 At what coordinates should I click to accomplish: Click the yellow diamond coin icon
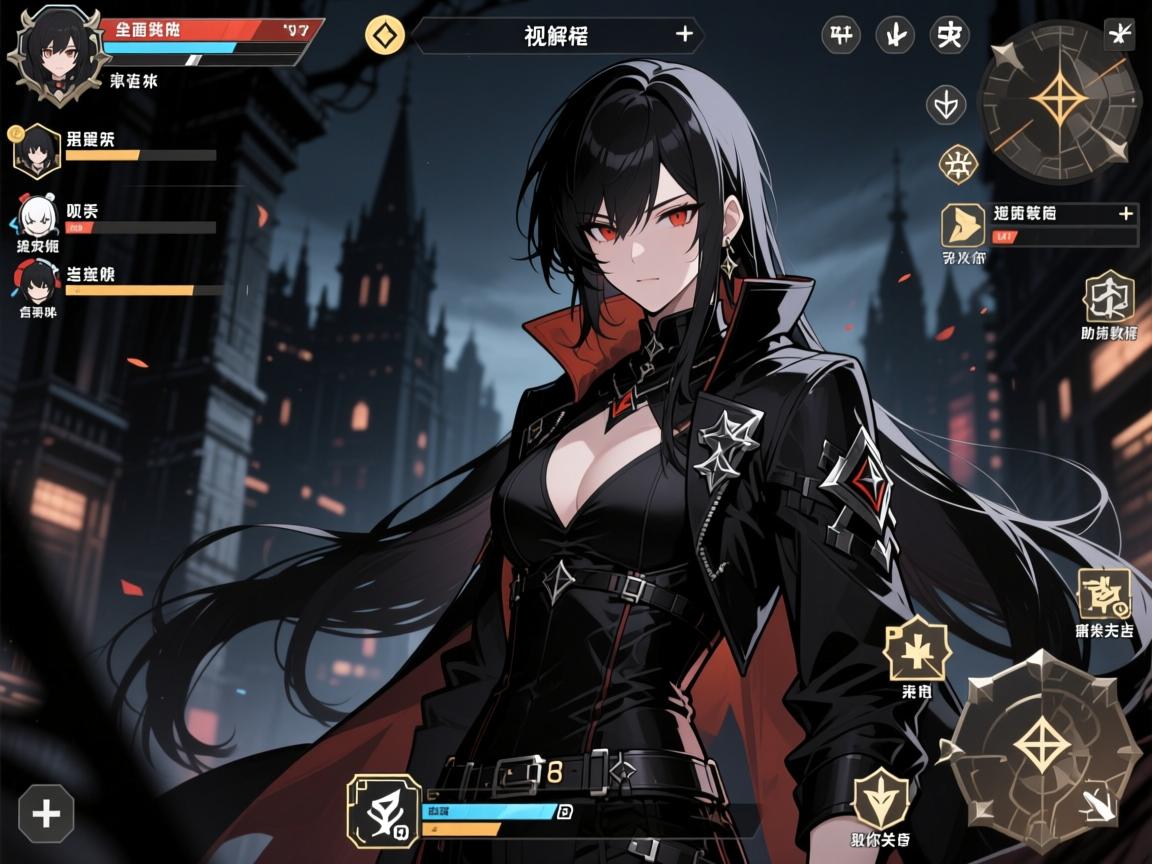pyautogui.click(x=385, y=36)
